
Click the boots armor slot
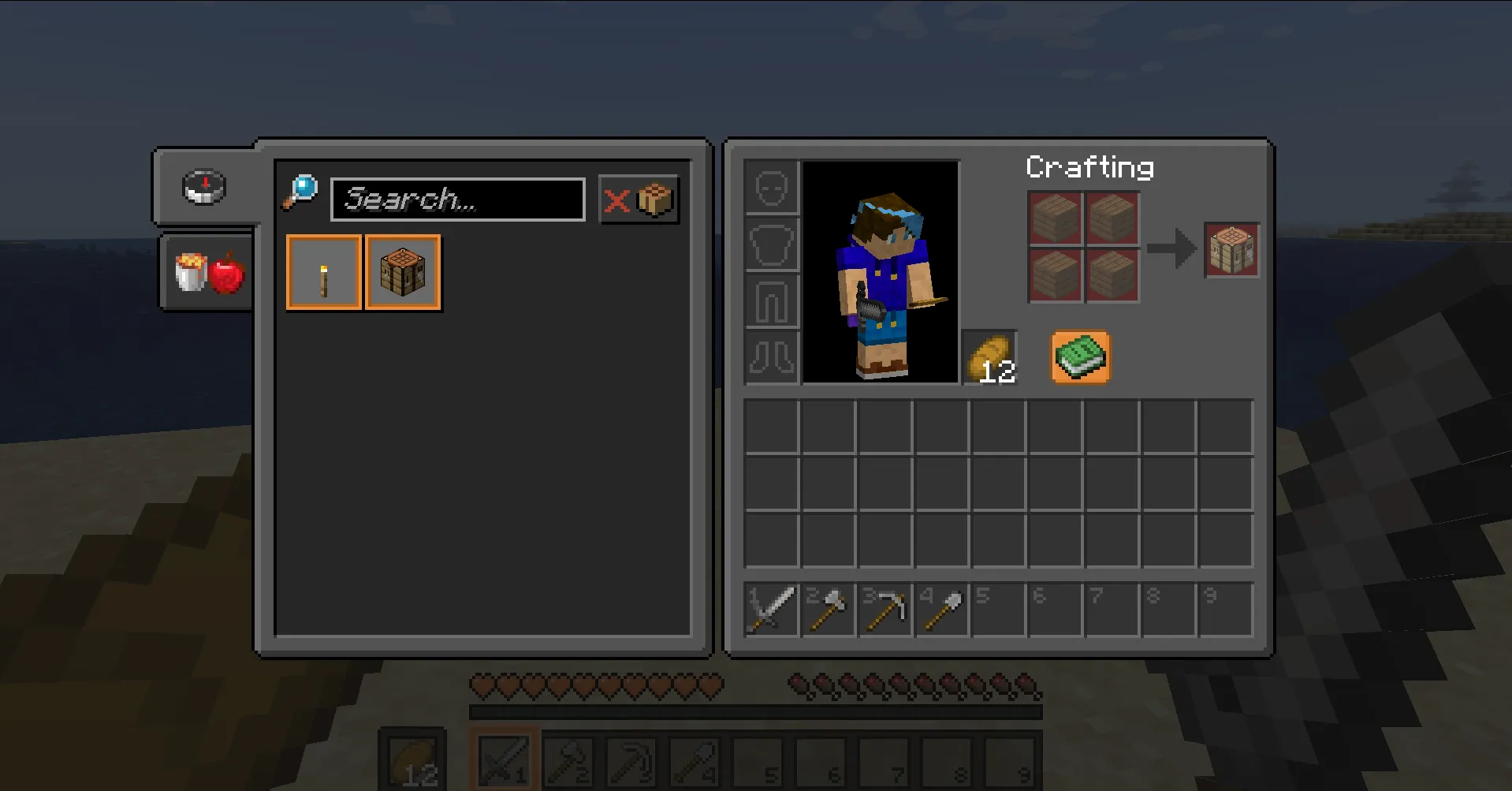coord(770,359)
